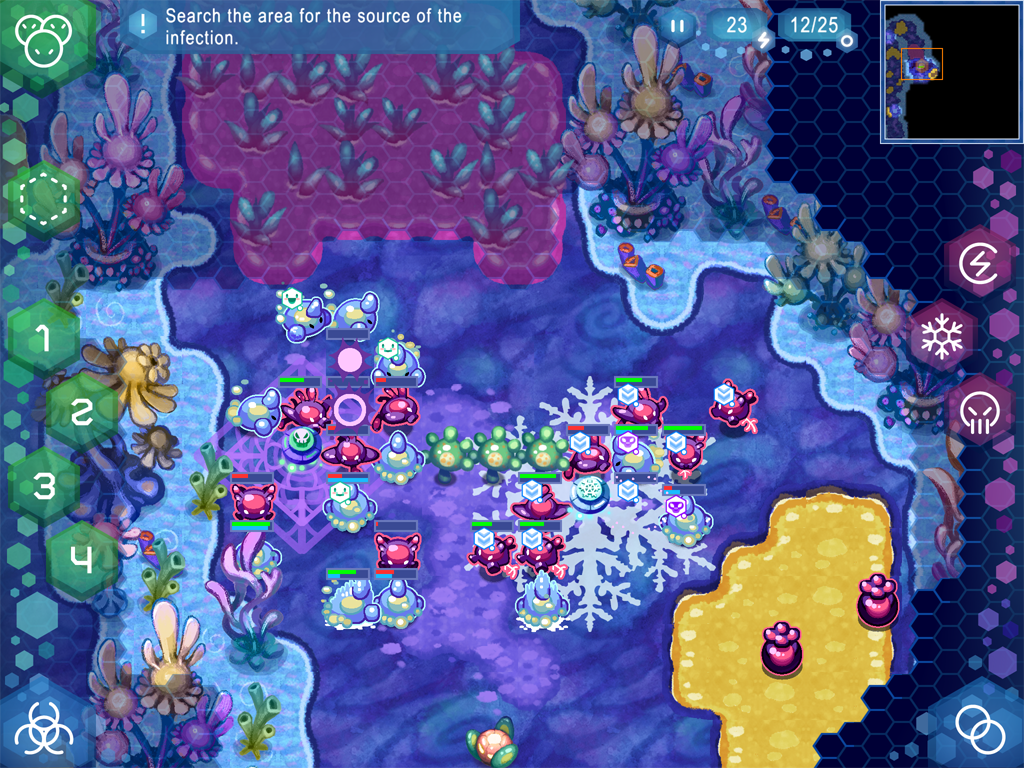The image size is (1024, 768).
Task: Select control group 3
Action: tap(43, 486)
